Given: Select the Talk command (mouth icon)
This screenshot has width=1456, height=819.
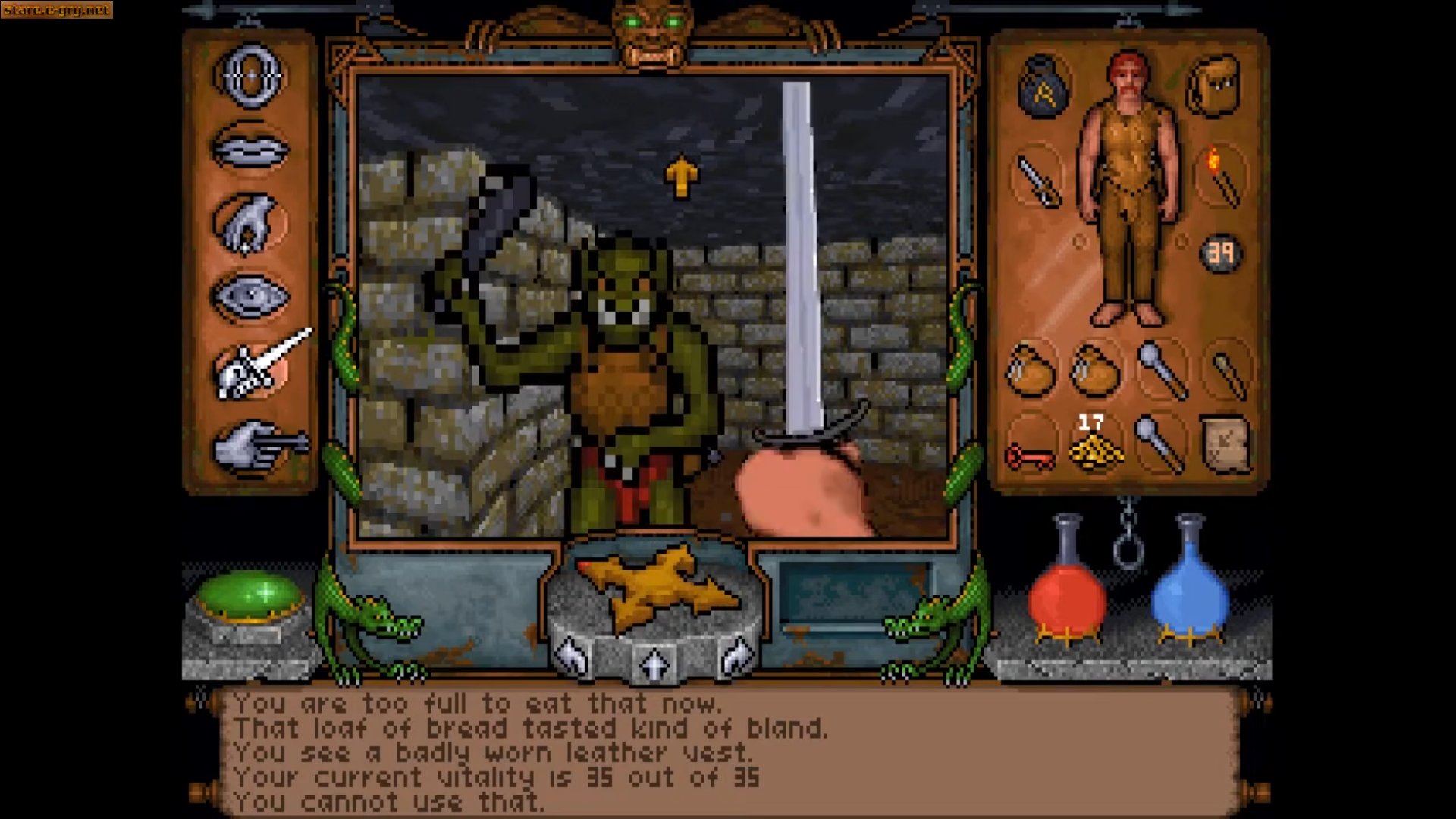Looking at the screenshot, I should [250, 148].
